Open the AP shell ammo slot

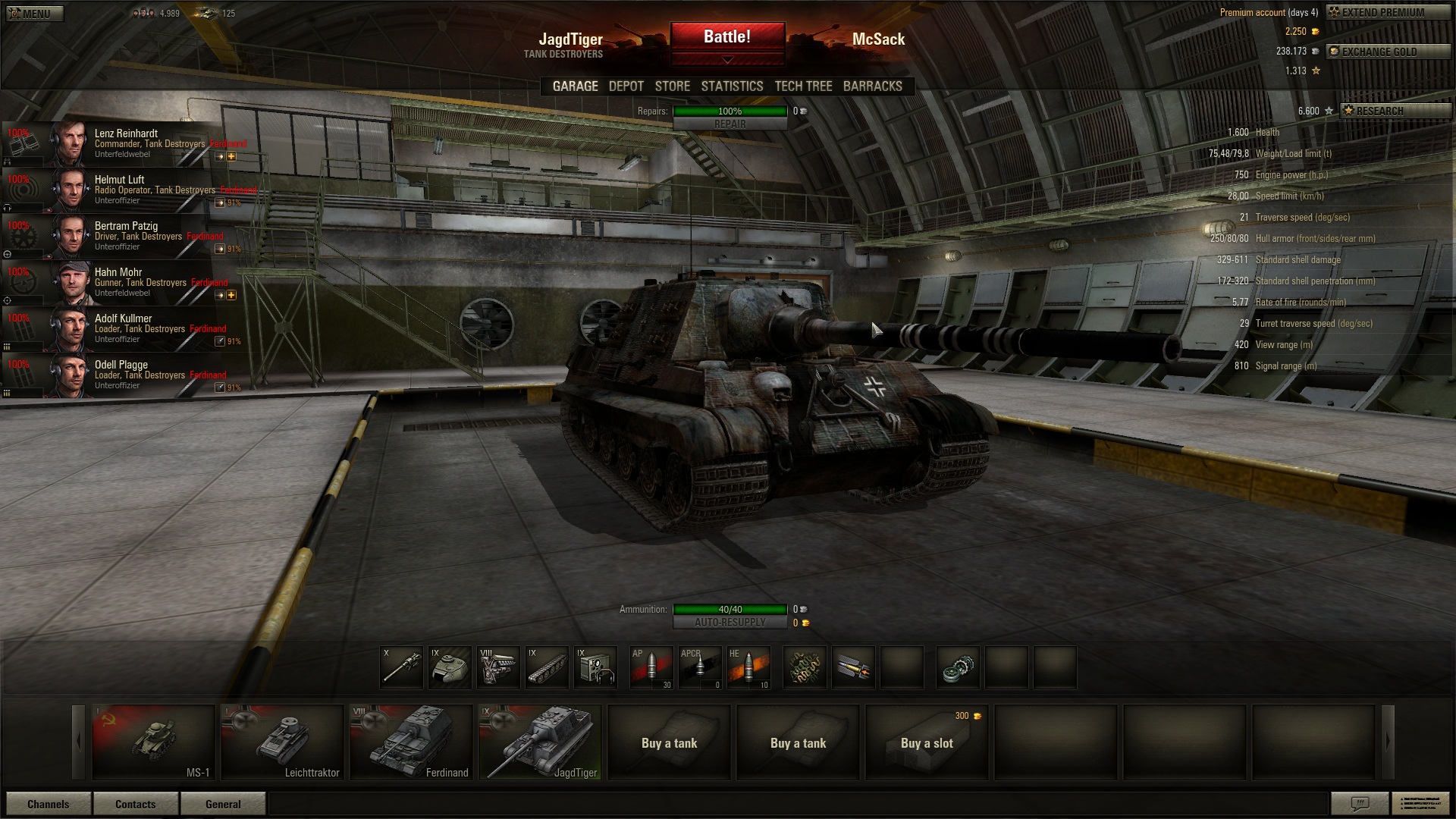coord(651,667)
